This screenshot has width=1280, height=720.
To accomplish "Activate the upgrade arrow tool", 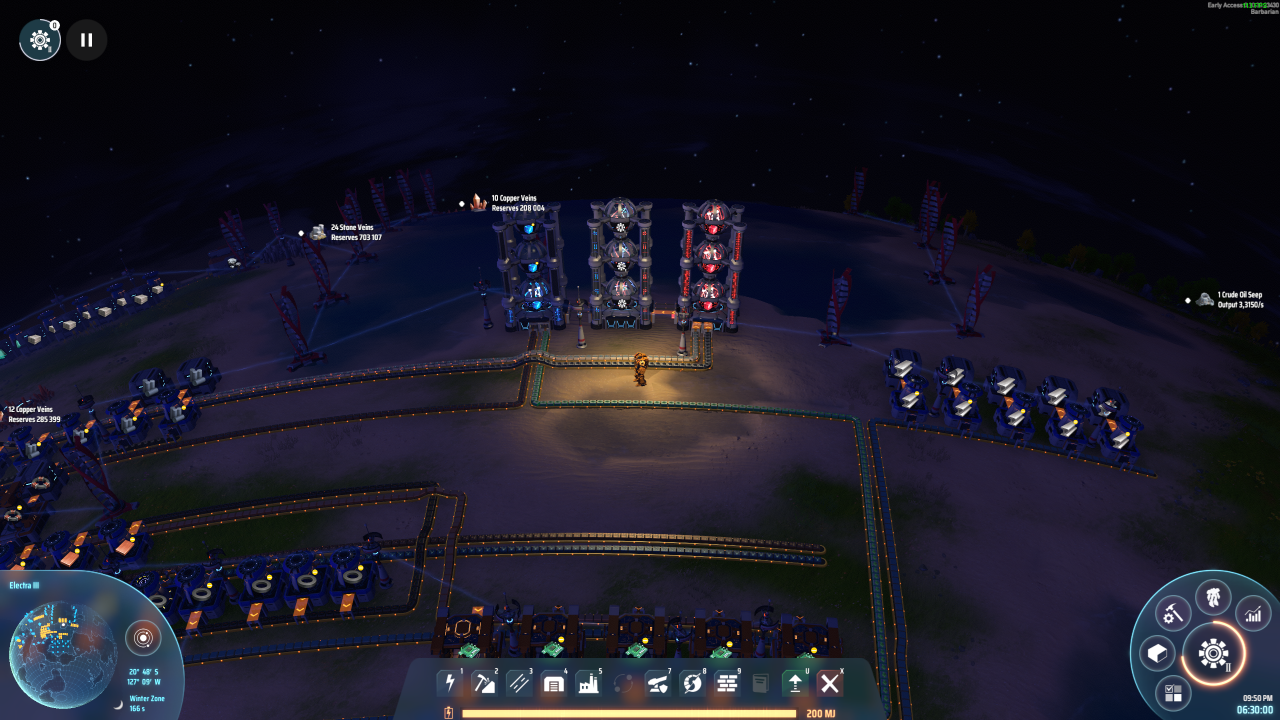I will pyautogui.click(x=795, y=683).
